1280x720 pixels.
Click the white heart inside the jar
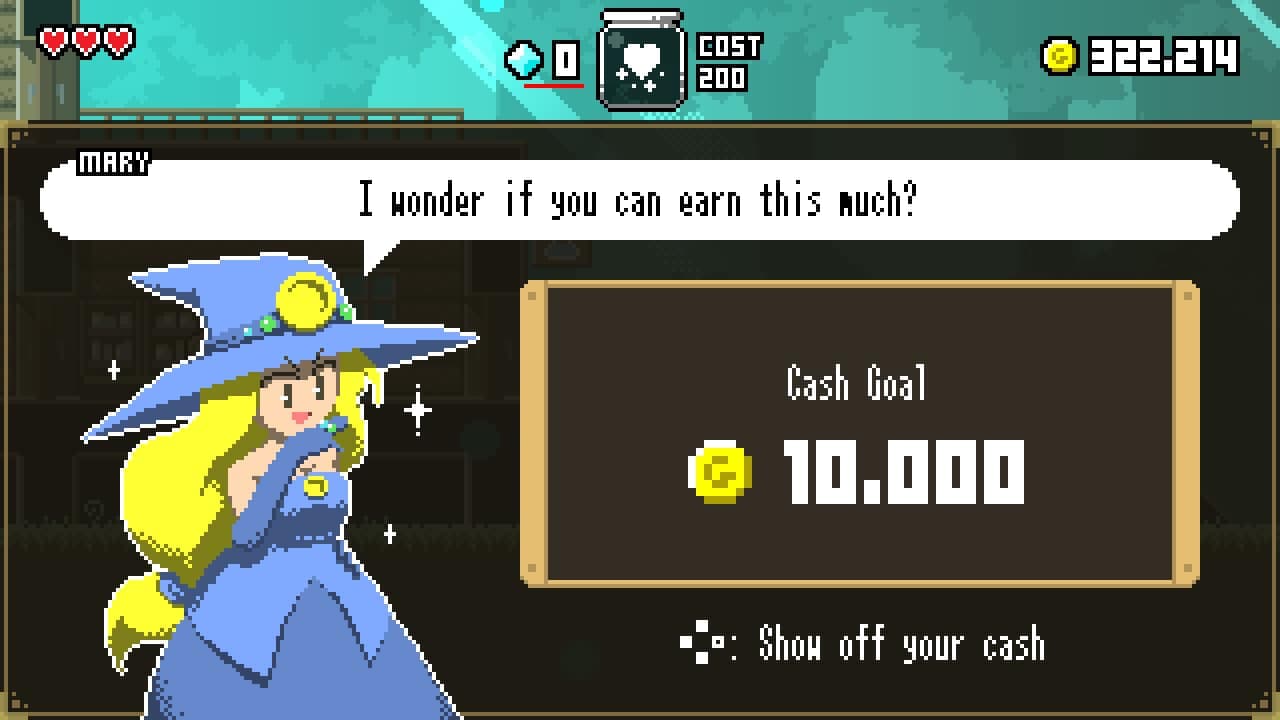[640, 60]
